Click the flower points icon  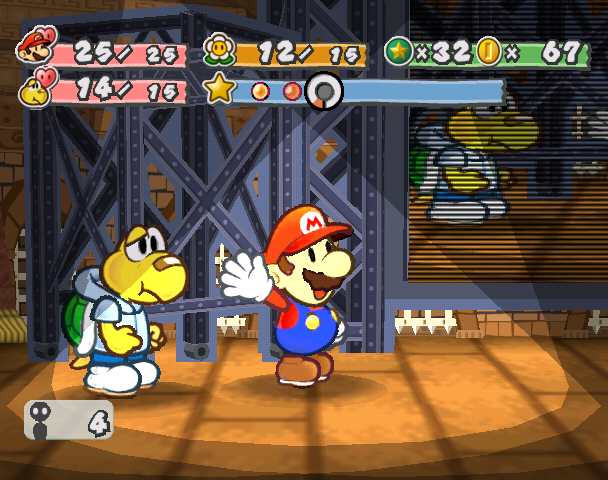click(x=218, y=48)
